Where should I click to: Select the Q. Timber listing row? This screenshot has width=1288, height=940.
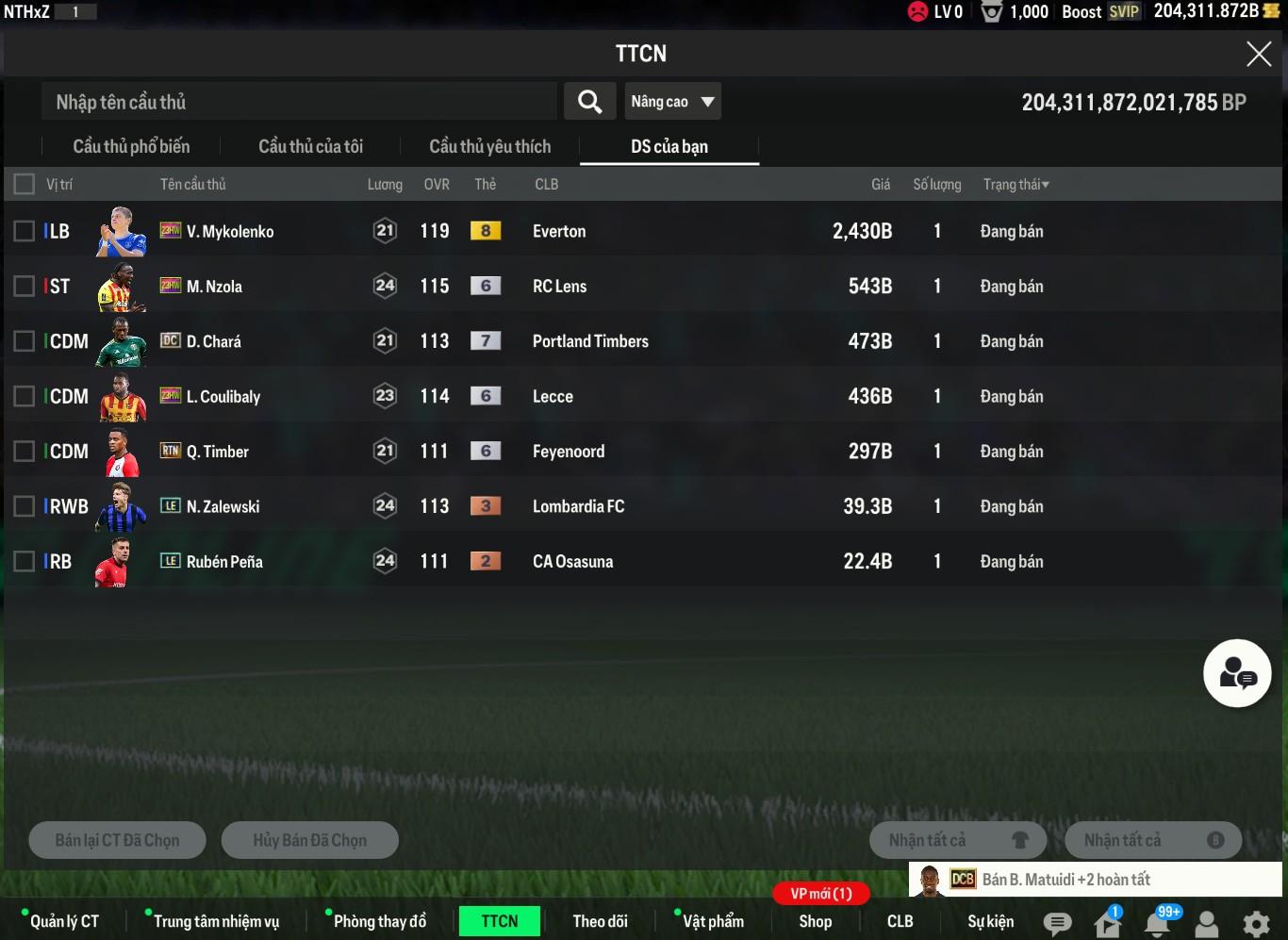[x=566, y=452]
